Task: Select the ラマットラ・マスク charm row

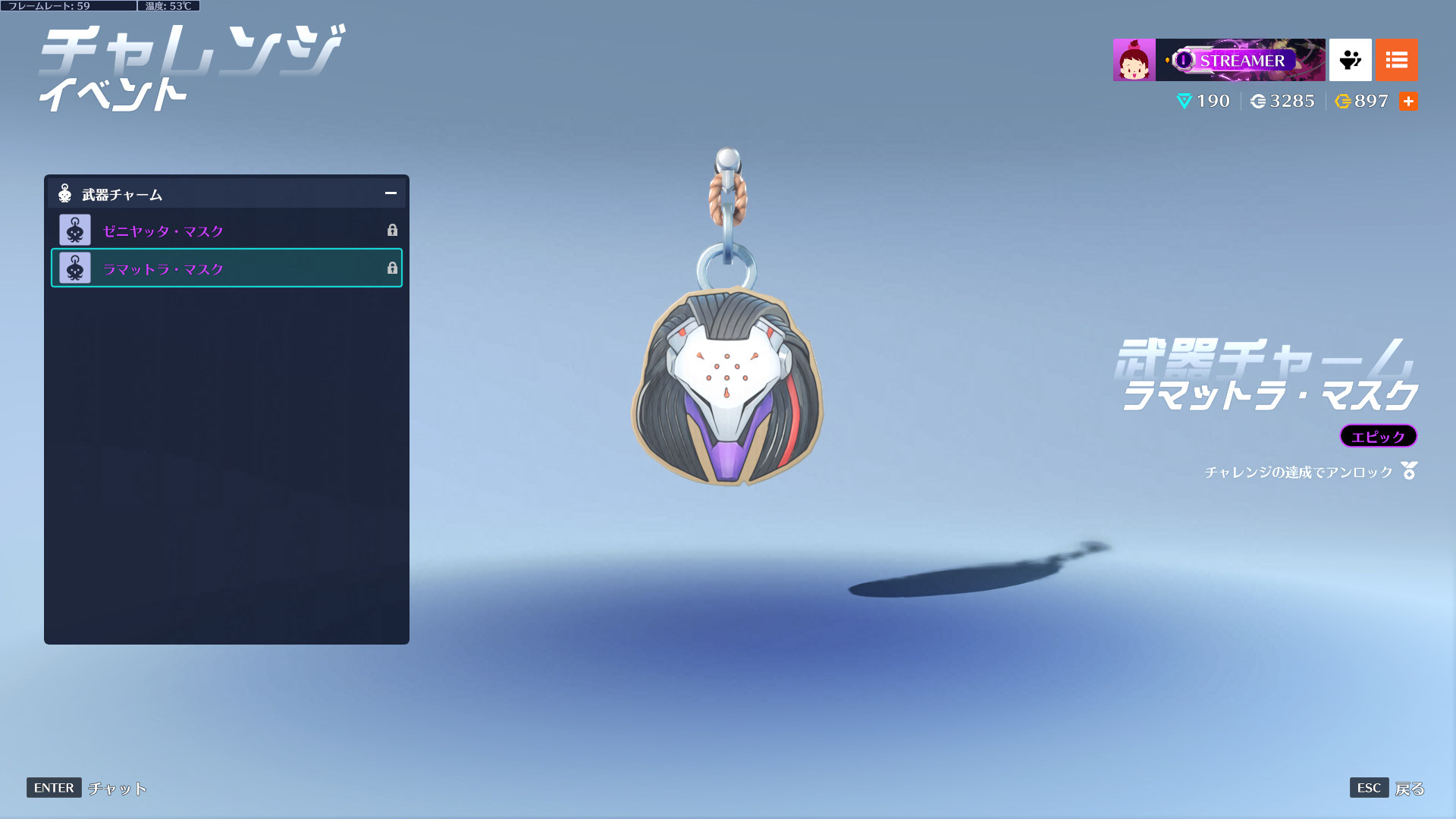Action: tap(226, 268)
